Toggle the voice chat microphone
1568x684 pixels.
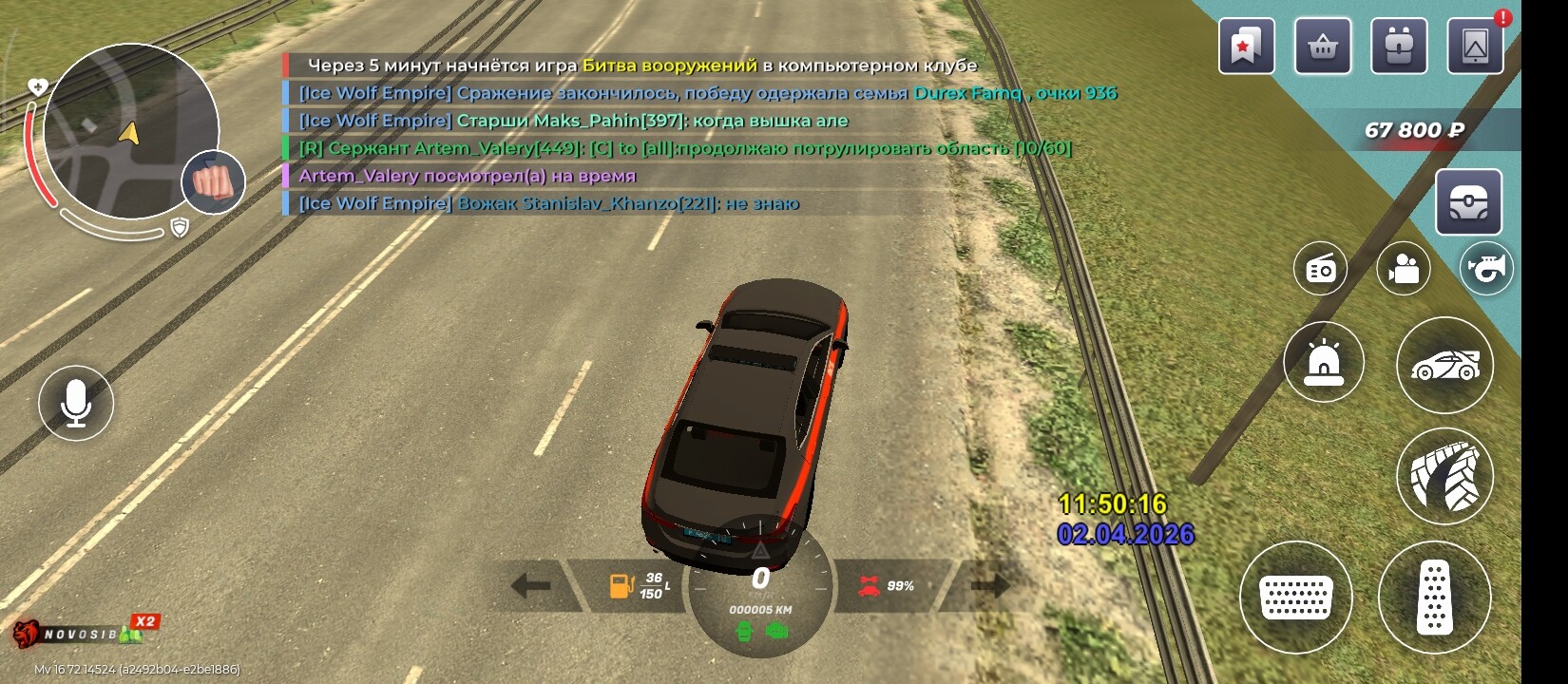76,403
